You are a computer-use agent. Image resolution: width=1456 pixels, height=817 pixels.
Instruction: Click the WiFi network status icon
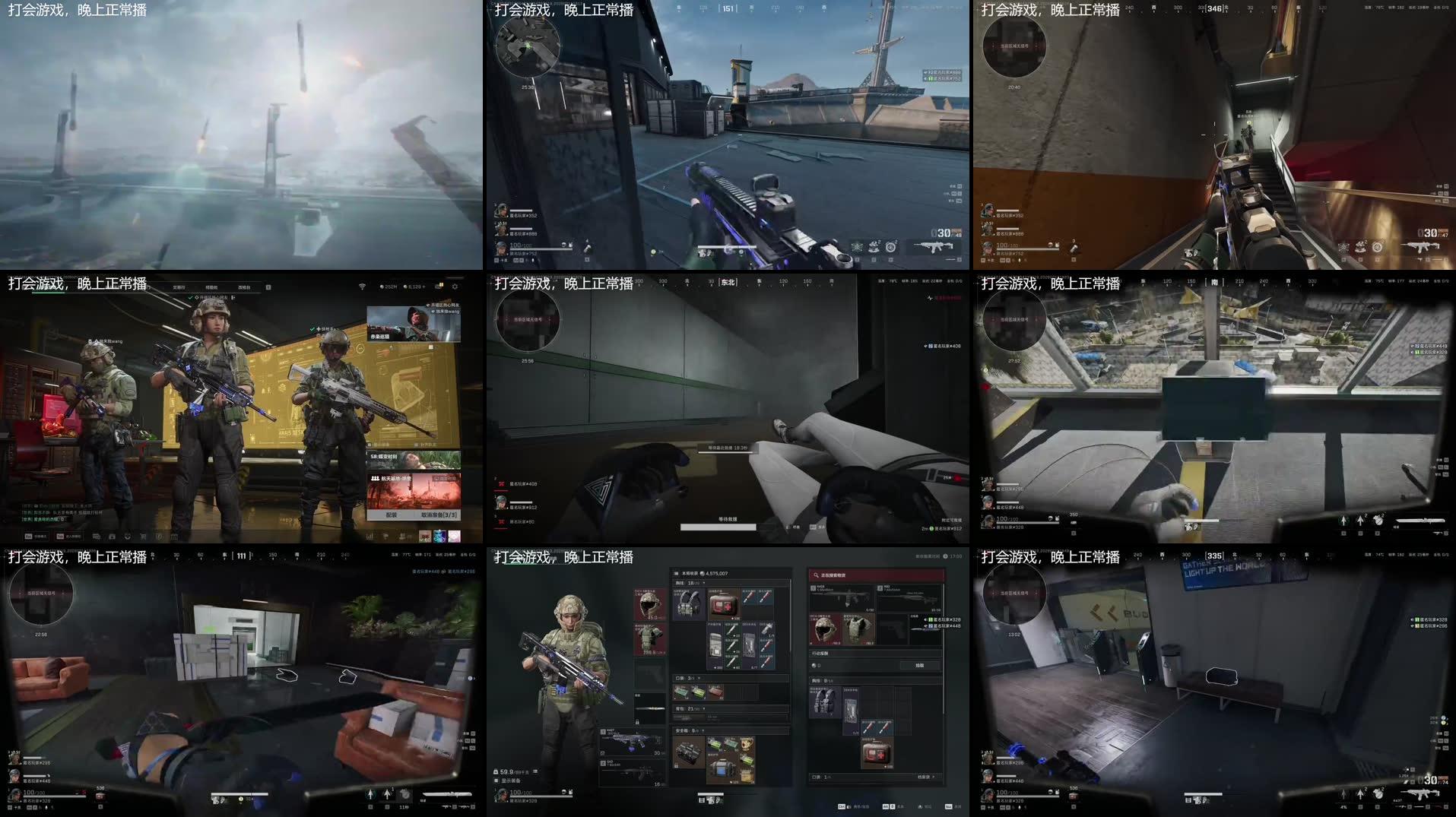(x=362, y=287)
